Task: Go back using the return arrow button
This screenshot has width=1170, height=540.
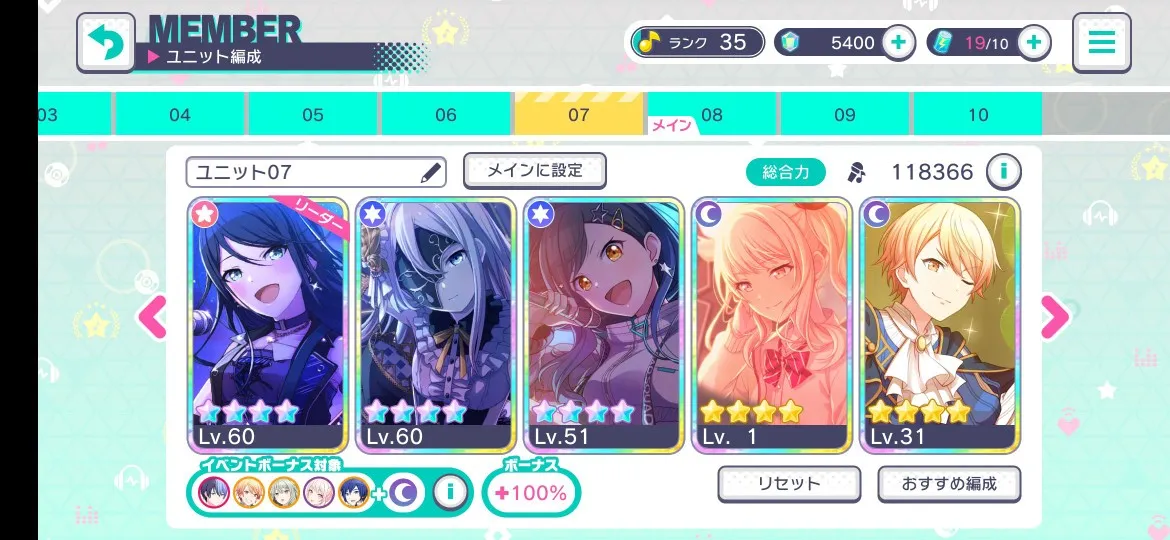Action: (105, 42)
